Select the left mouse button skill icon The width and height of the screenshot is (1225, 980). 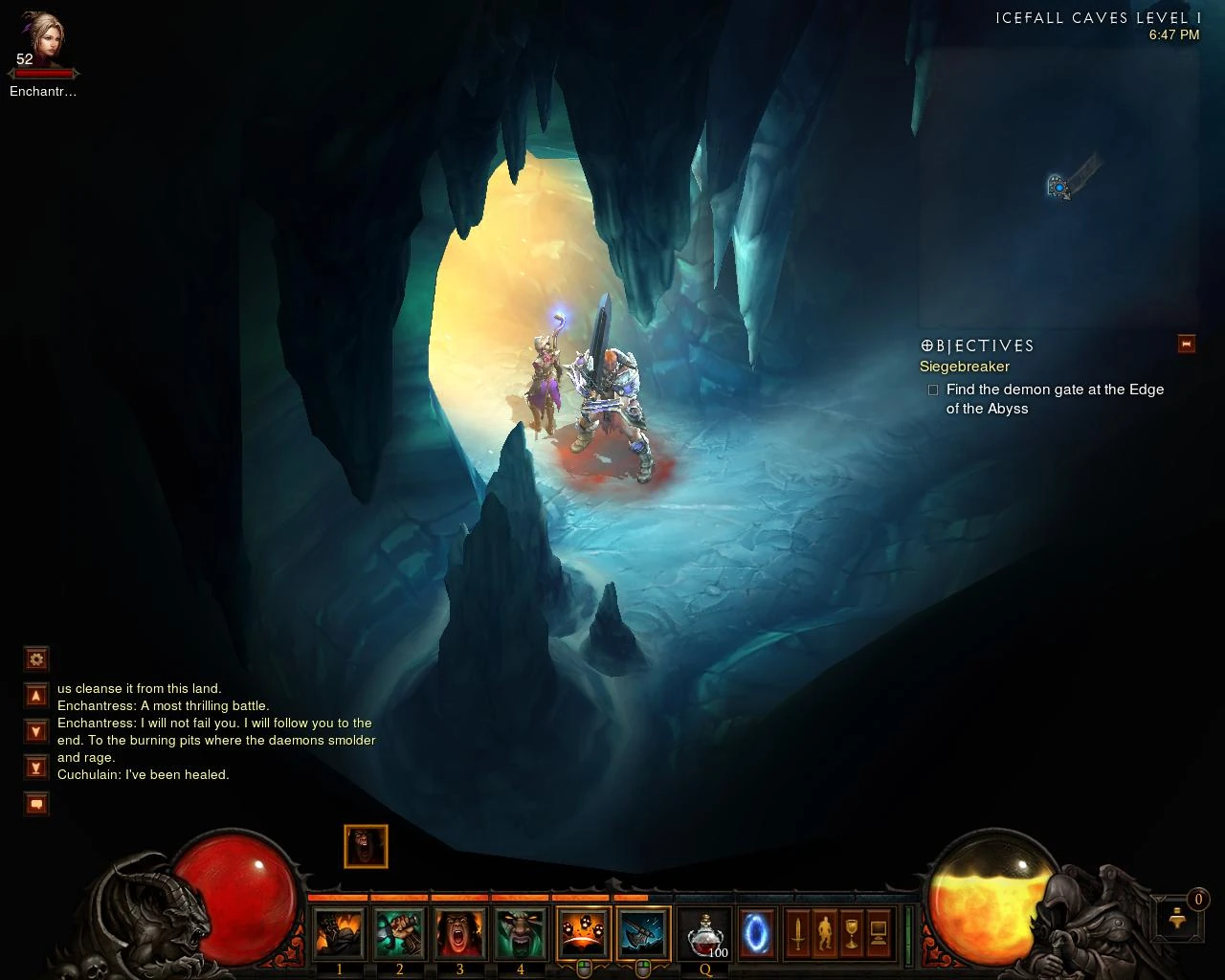click(x=583, y=933)
